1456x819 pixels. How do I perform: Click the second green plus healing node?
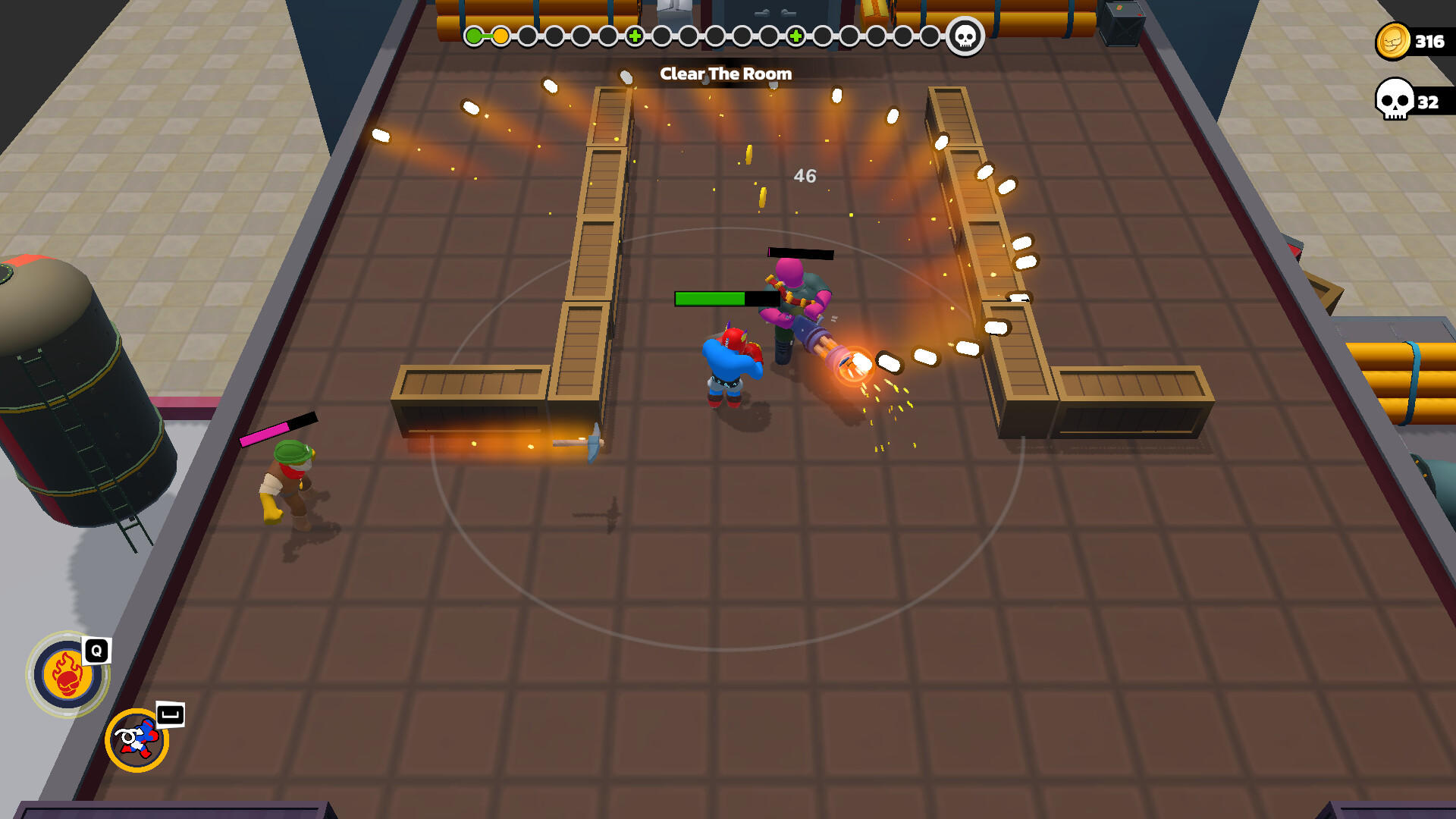pos(795,34)
